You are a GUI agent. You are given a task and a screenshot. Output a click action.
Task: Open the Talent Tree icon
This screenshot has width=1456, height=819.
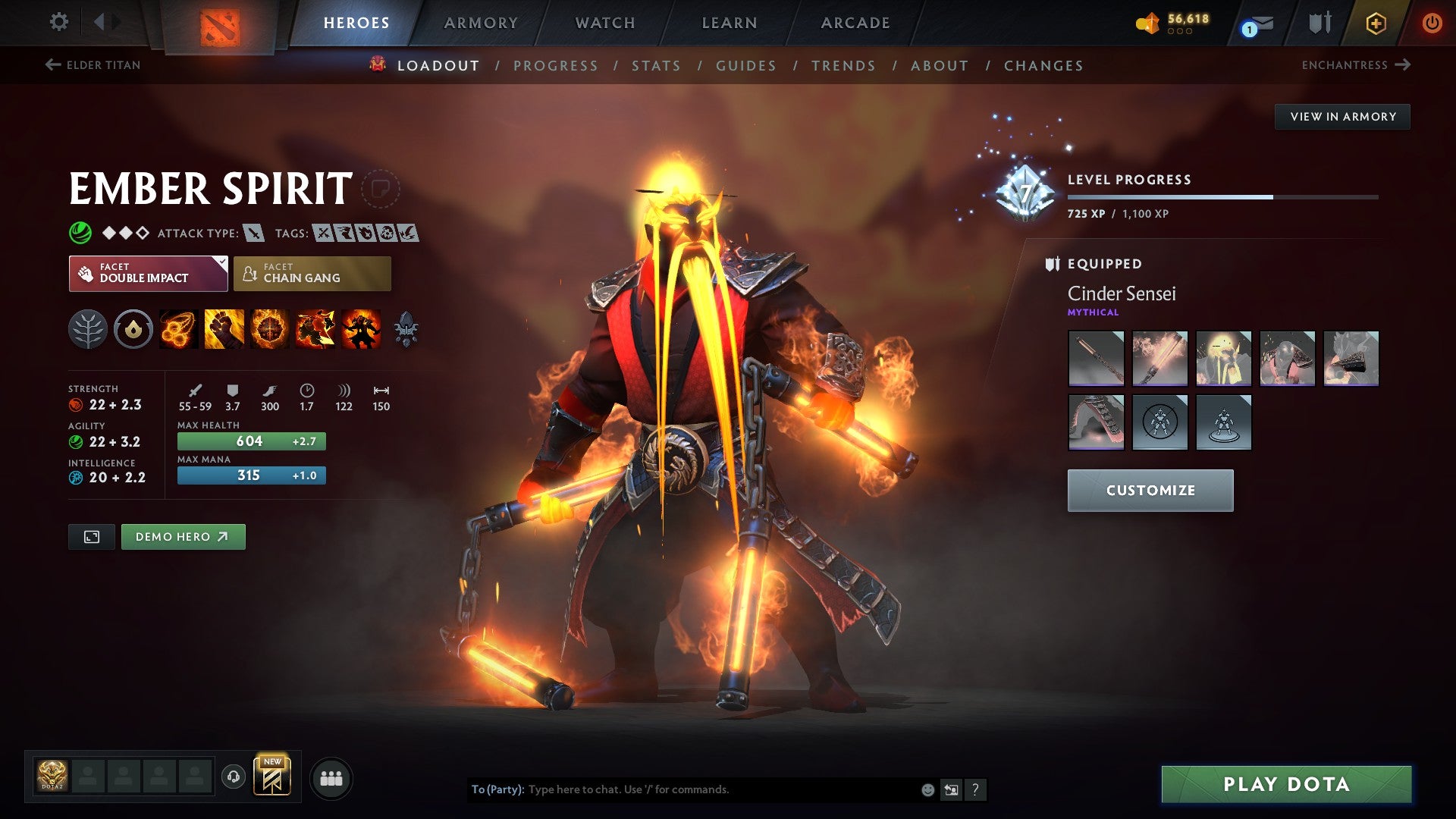pos(89,329)
